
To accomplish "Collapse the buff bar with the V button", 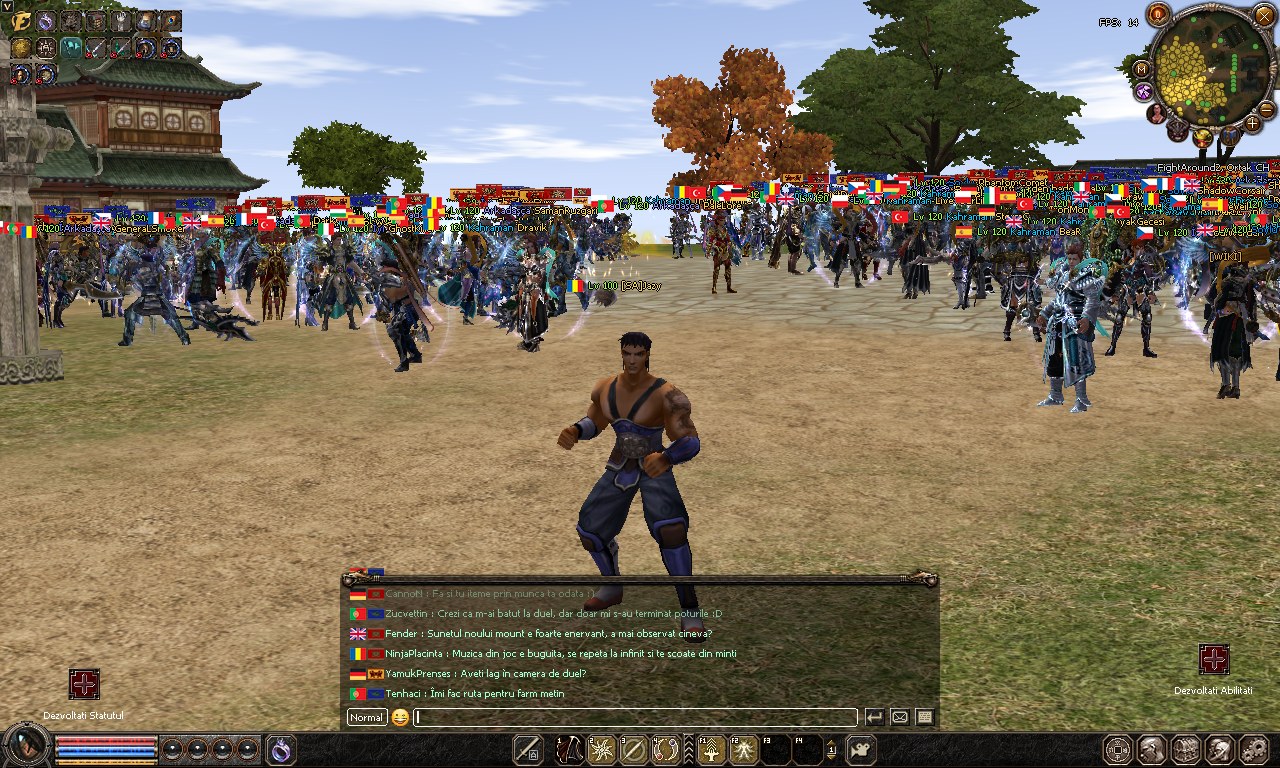I will [7, 6].
